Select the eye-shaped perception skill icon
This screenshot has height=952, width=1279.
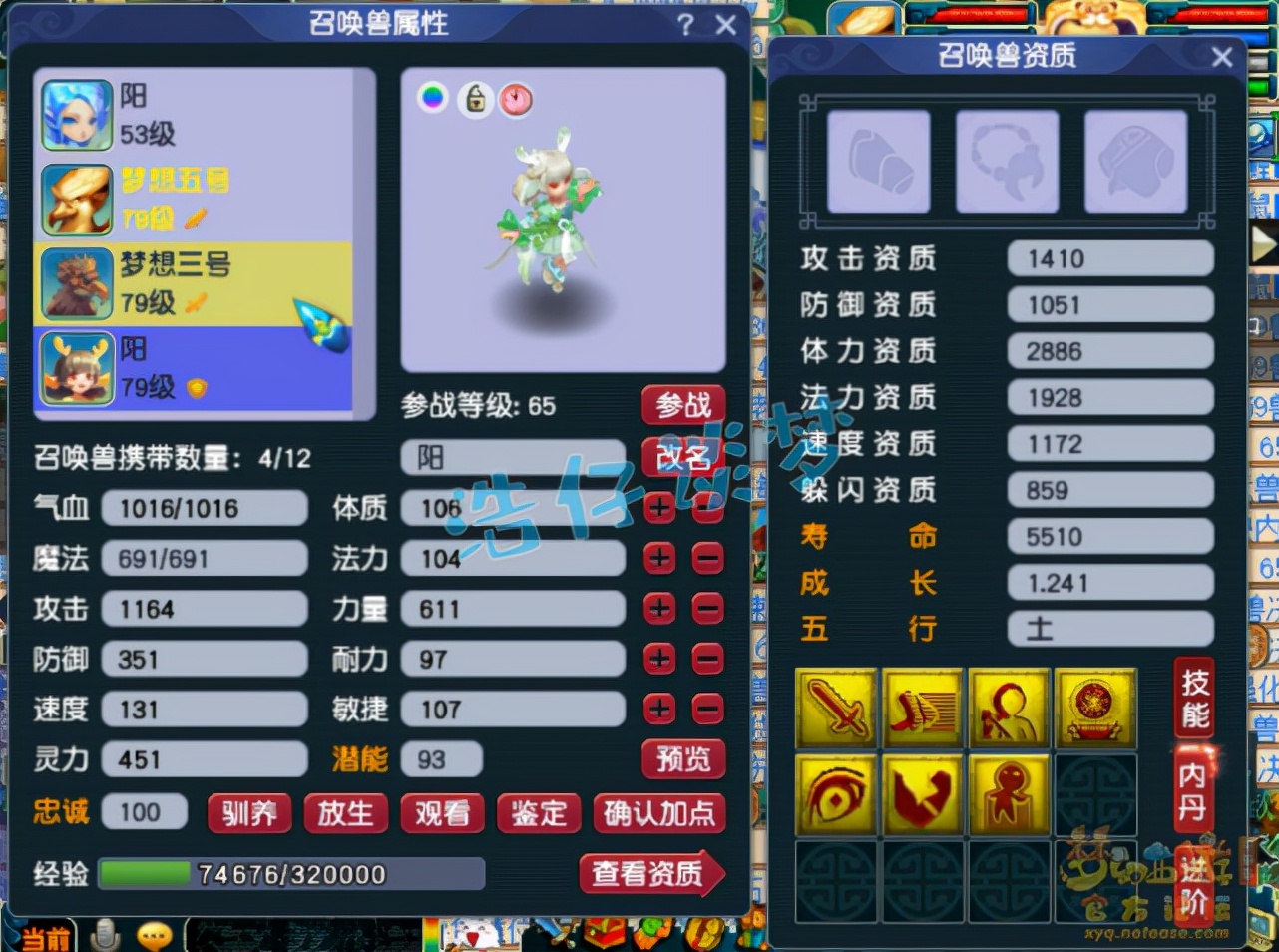pos(836,795)
